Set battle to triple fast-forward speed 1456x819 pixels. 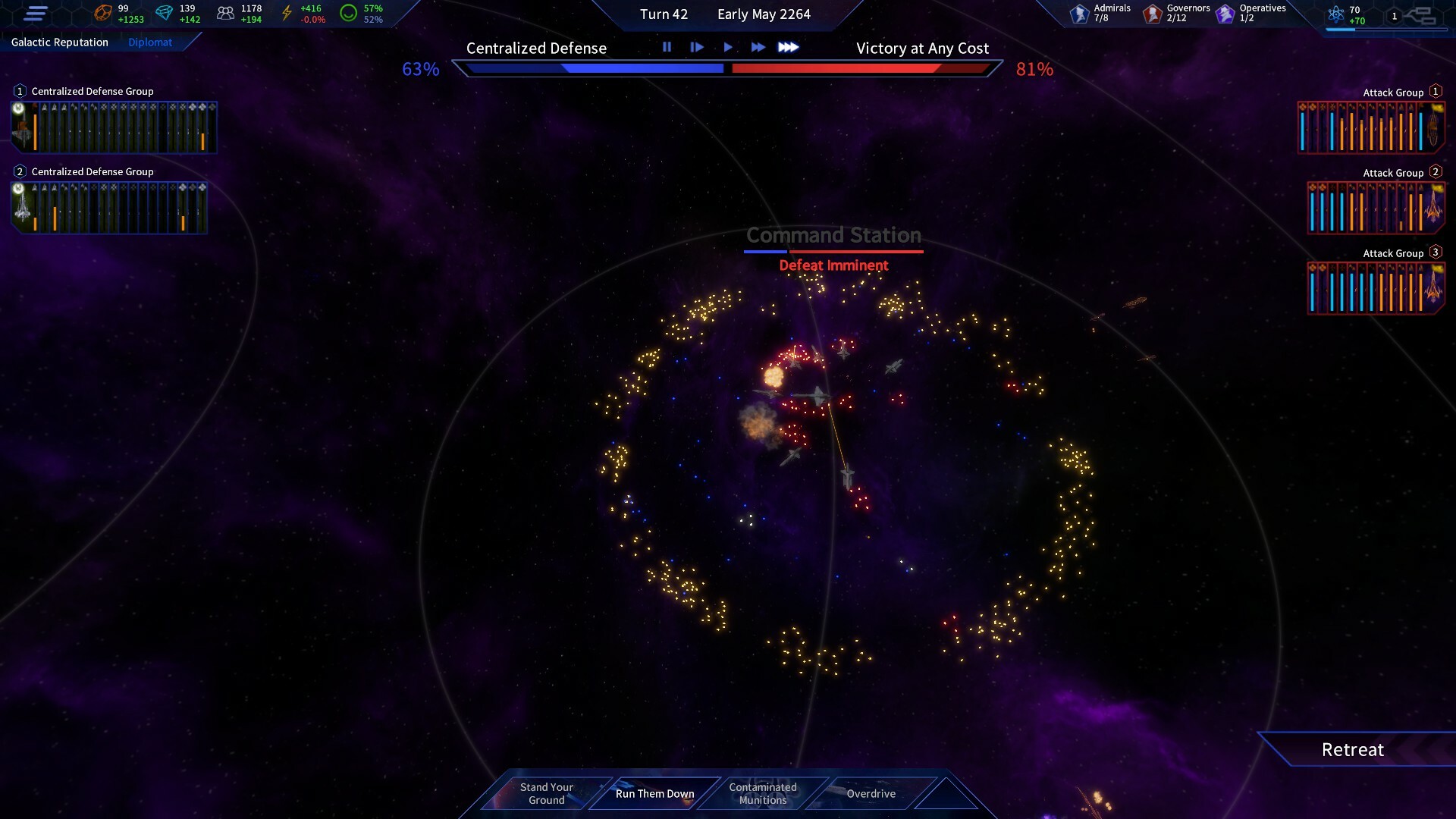[789, 47]
